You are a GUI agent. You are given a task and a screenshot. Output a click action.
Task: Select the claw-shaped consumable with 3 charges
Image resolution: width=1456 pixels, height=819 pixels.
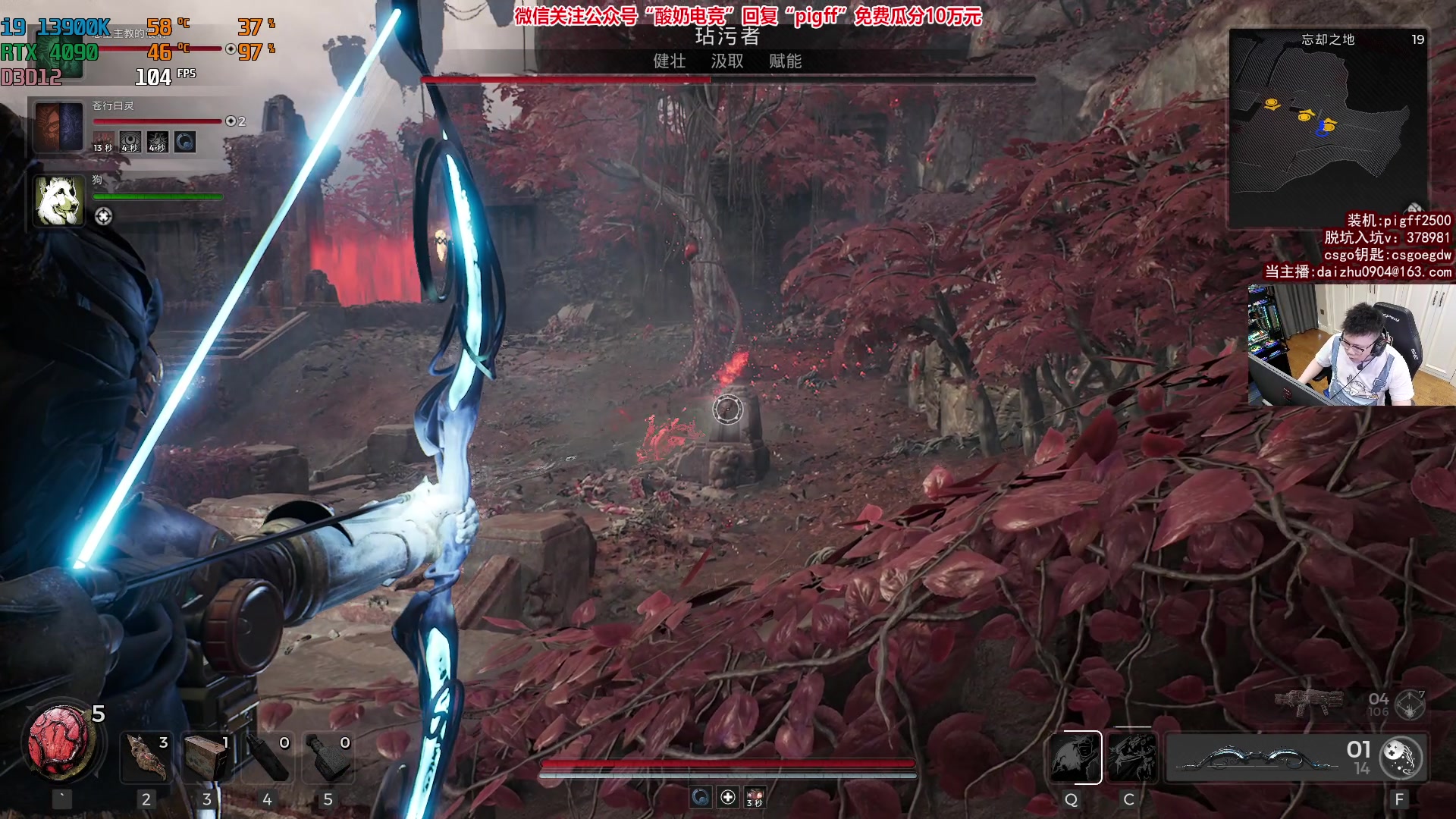point(147,756)
